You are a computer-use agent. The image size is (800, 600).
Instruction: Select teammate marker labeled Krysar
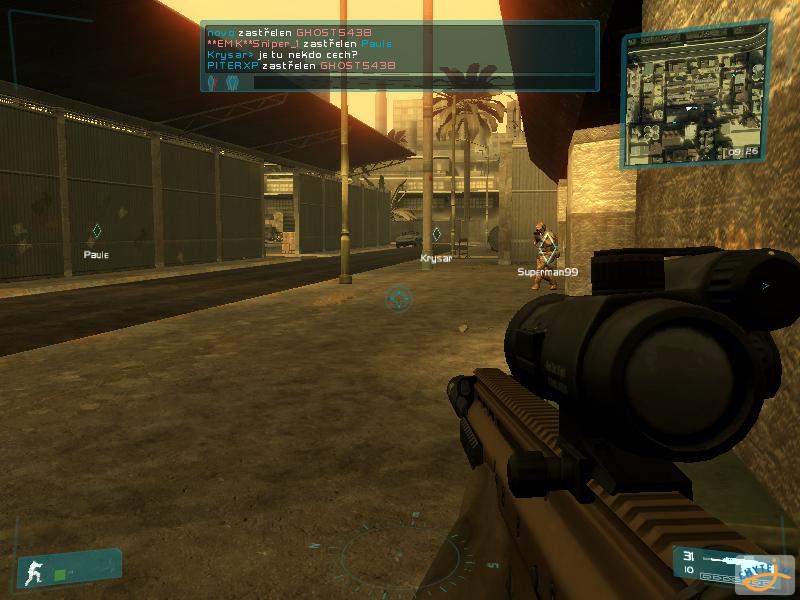click(x=436, y=235)
